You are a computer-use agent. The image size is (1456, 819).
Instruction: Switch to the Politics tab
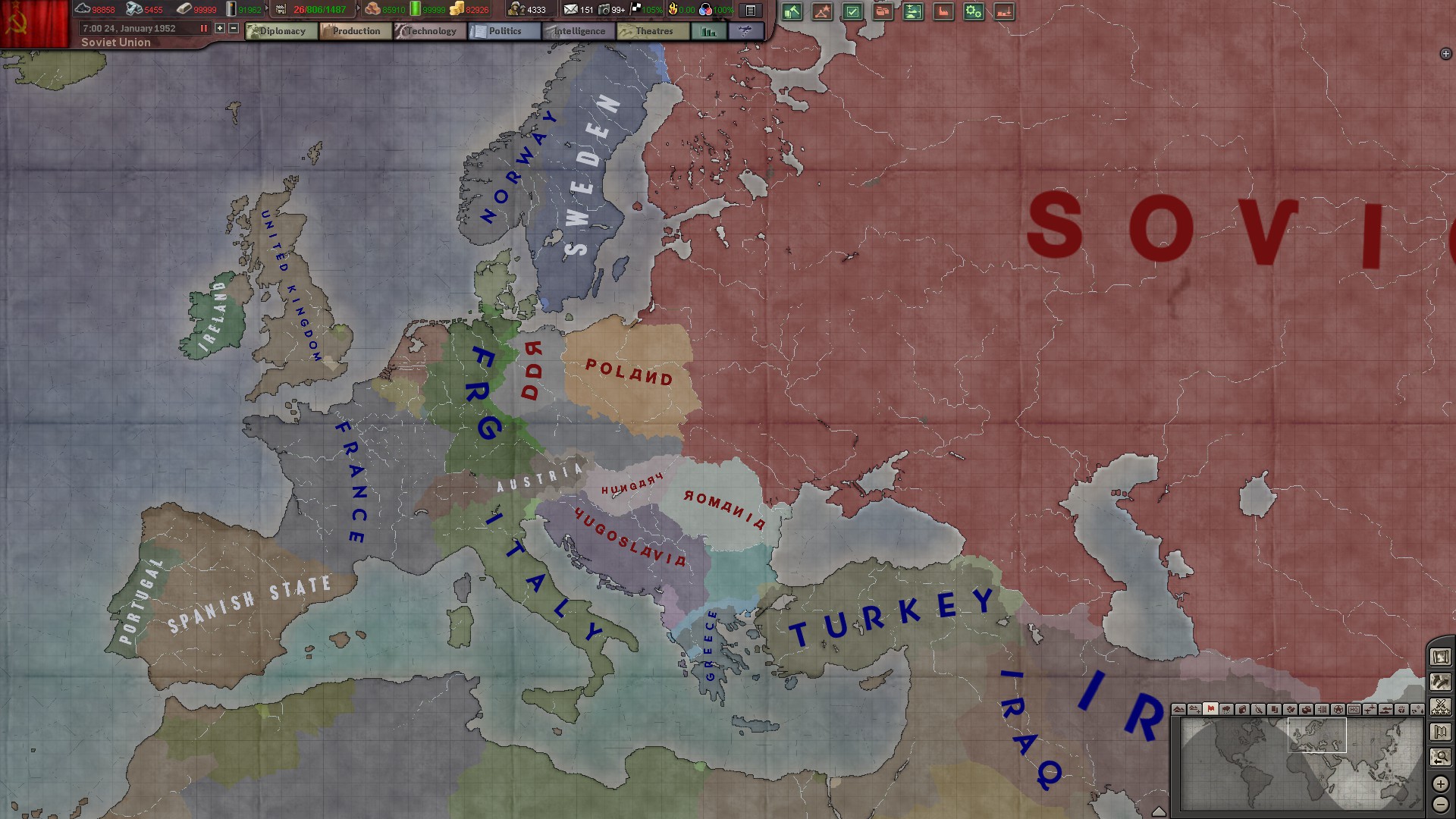[507, 31]
